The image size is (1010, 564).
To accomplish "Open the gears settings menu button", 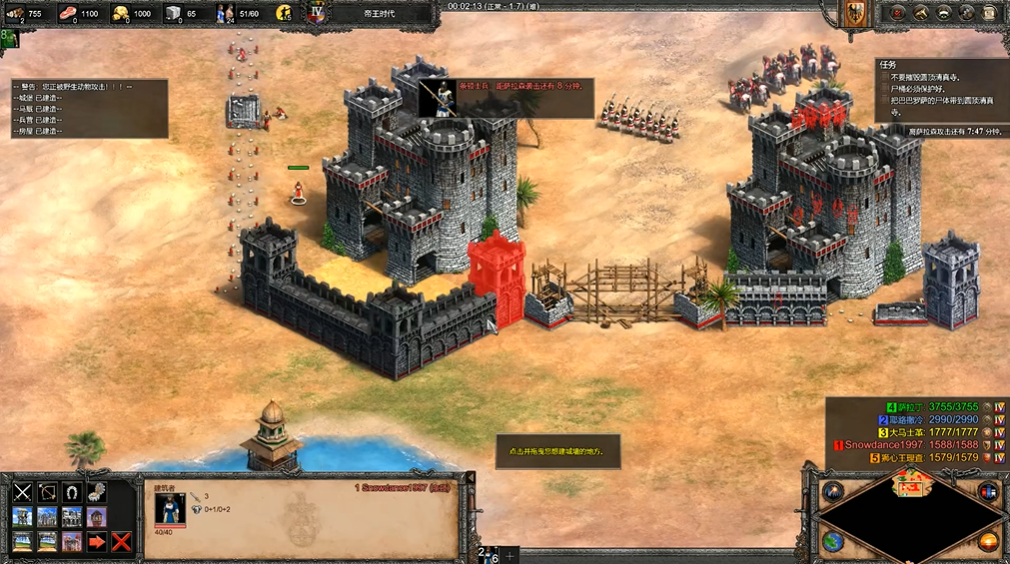I will click(966, 13).
